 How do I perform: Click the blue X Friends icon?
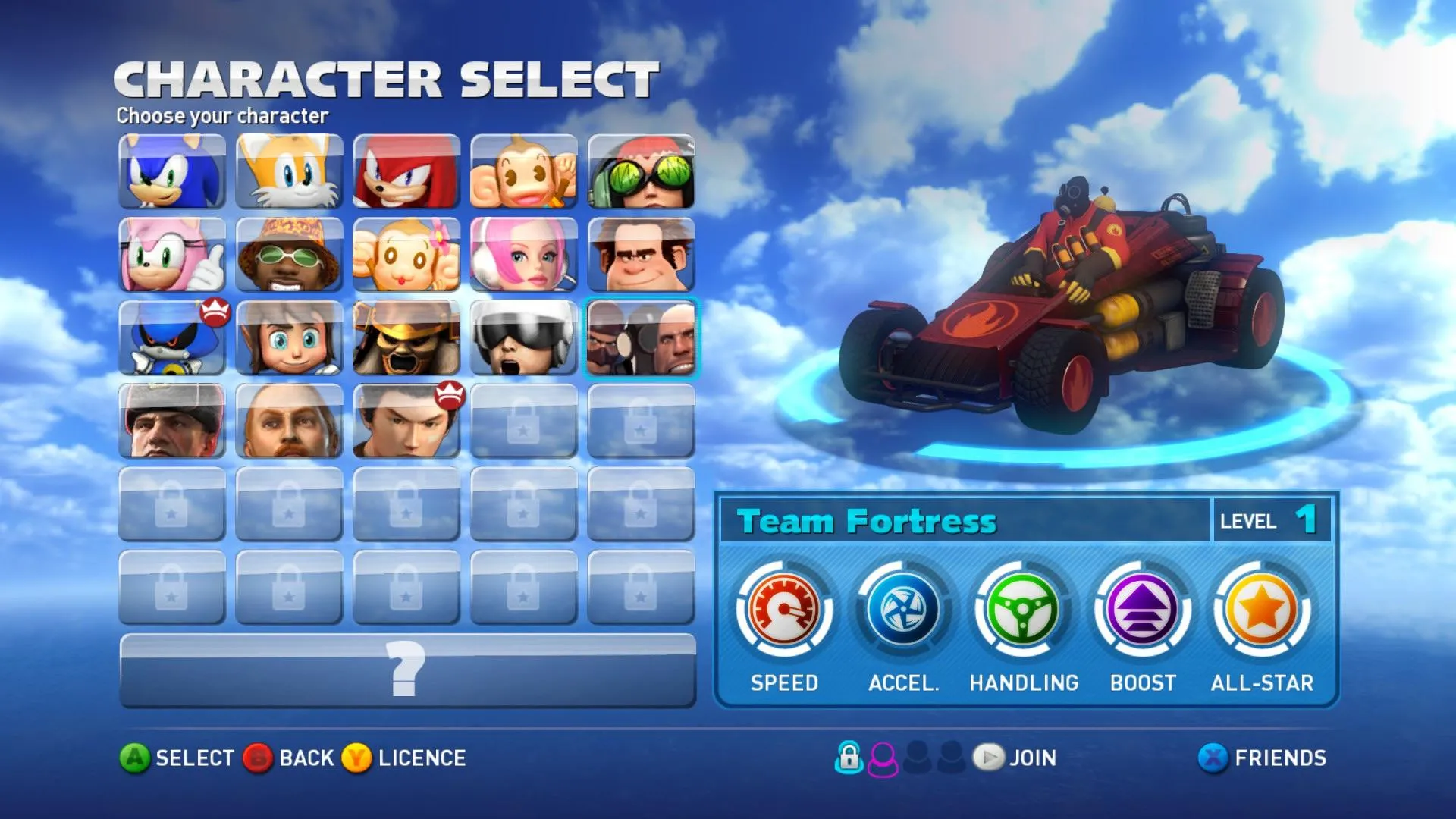(1213, 758)
